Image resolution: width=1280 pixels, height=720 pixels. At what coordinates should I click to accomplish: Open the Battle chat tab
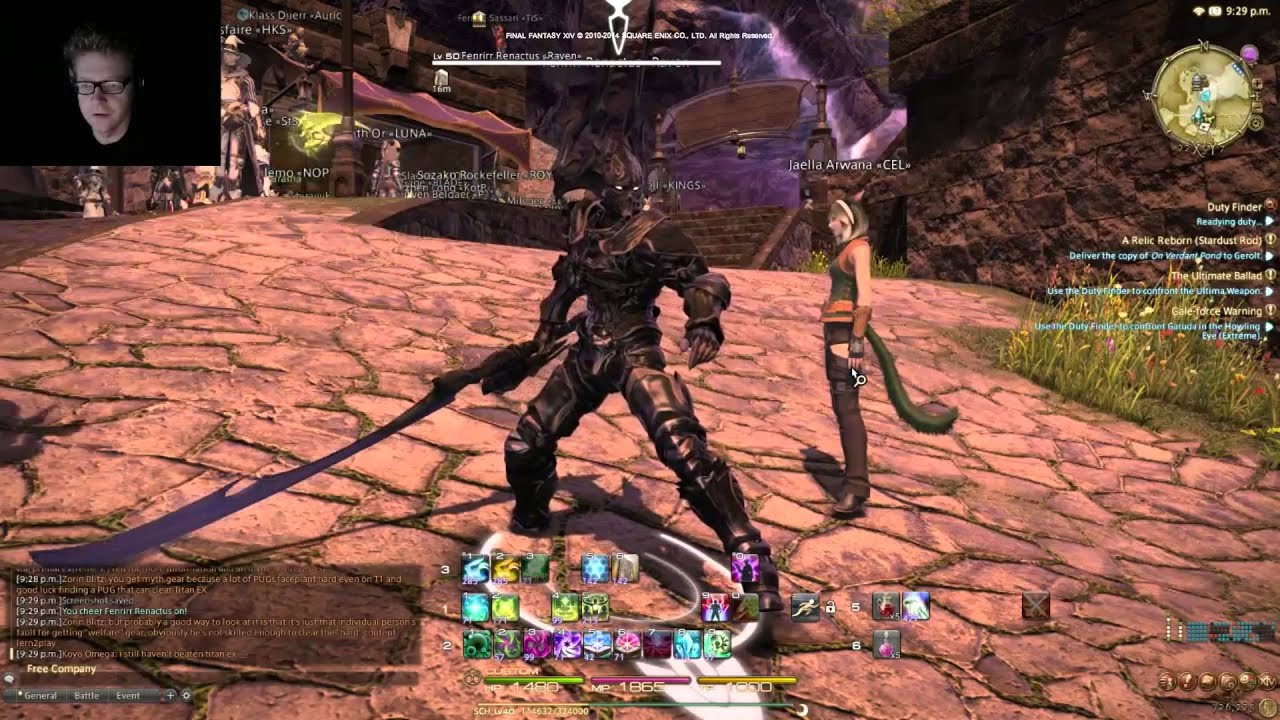click(87, 695)
